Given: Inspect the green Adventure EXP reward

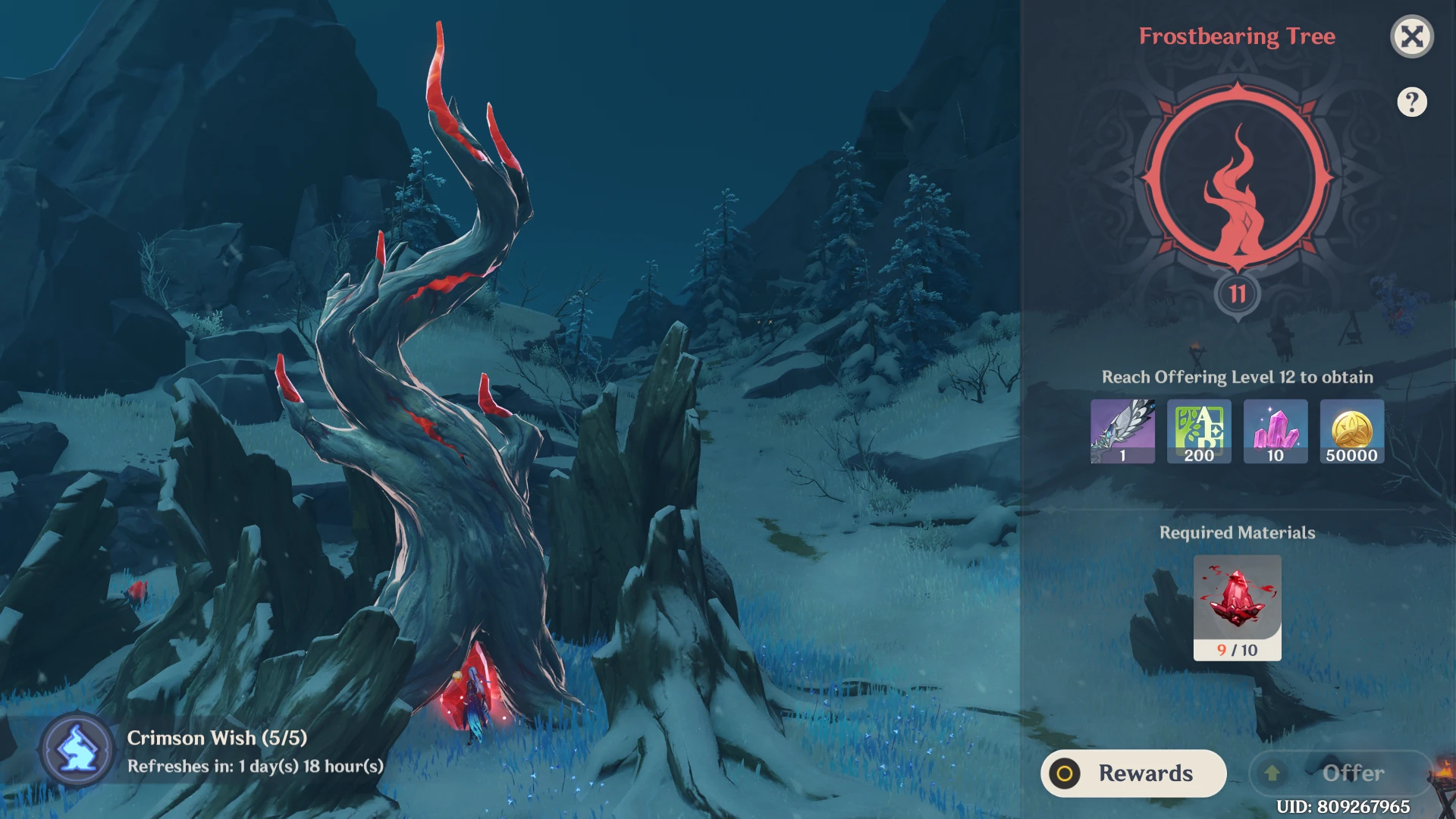Looking at the screenshot, I should click(1199, 431).
